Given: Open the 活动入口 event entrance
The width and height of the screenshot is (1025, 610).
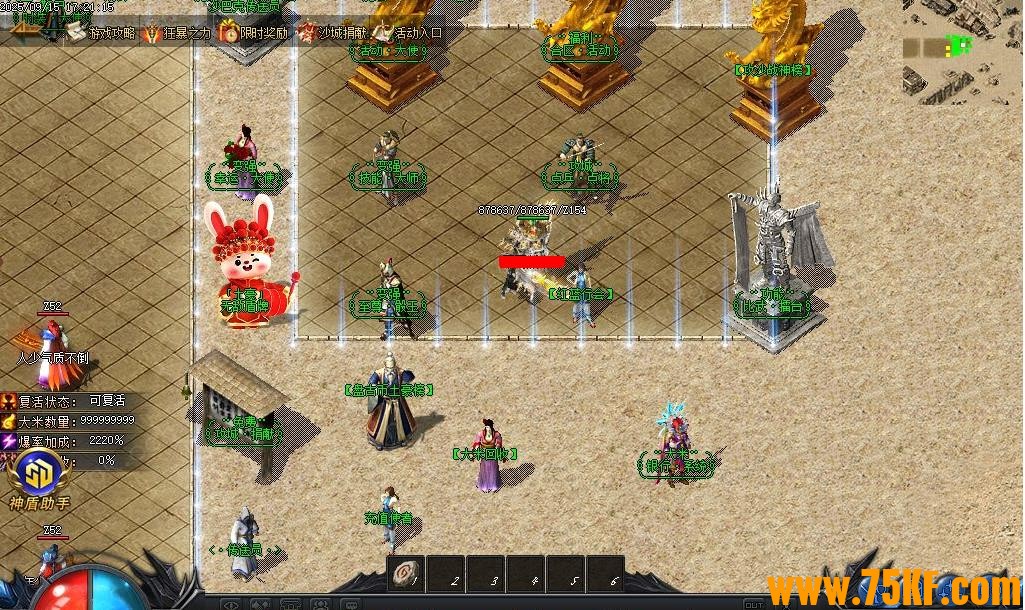Looking at the screenshot, I should coord(408,33).
